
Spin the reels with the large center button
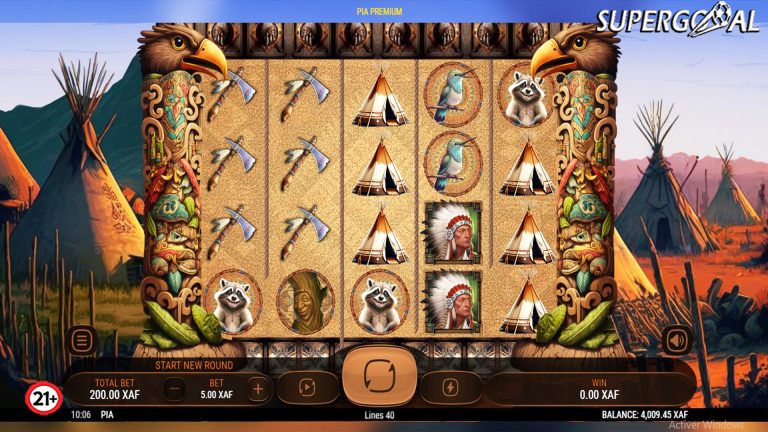tap(380, 376)
